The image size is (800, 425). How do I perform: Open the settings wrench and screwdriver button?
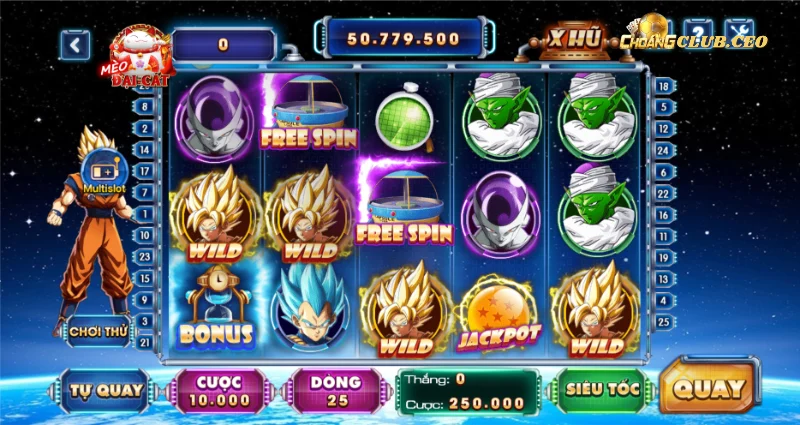(741, 33)
